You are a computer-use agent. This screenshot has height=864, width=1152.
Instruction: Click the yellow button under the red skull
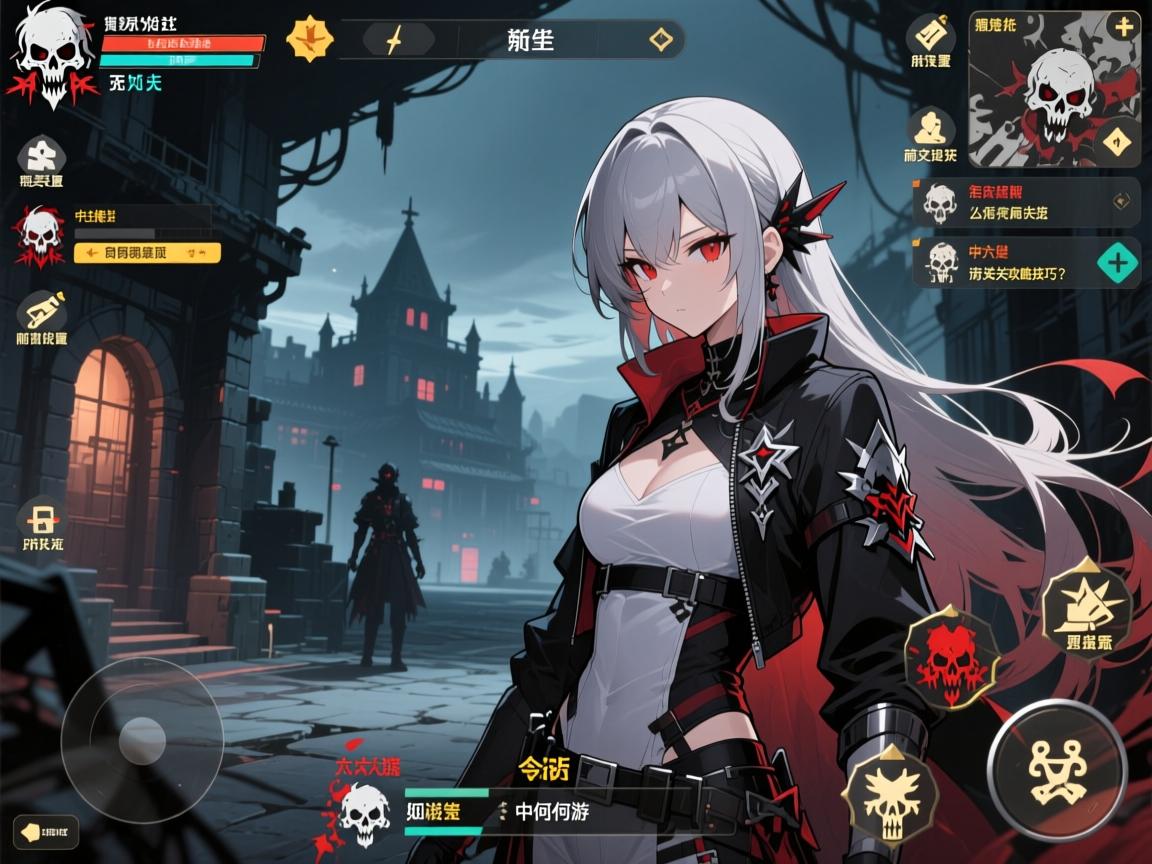147,253
